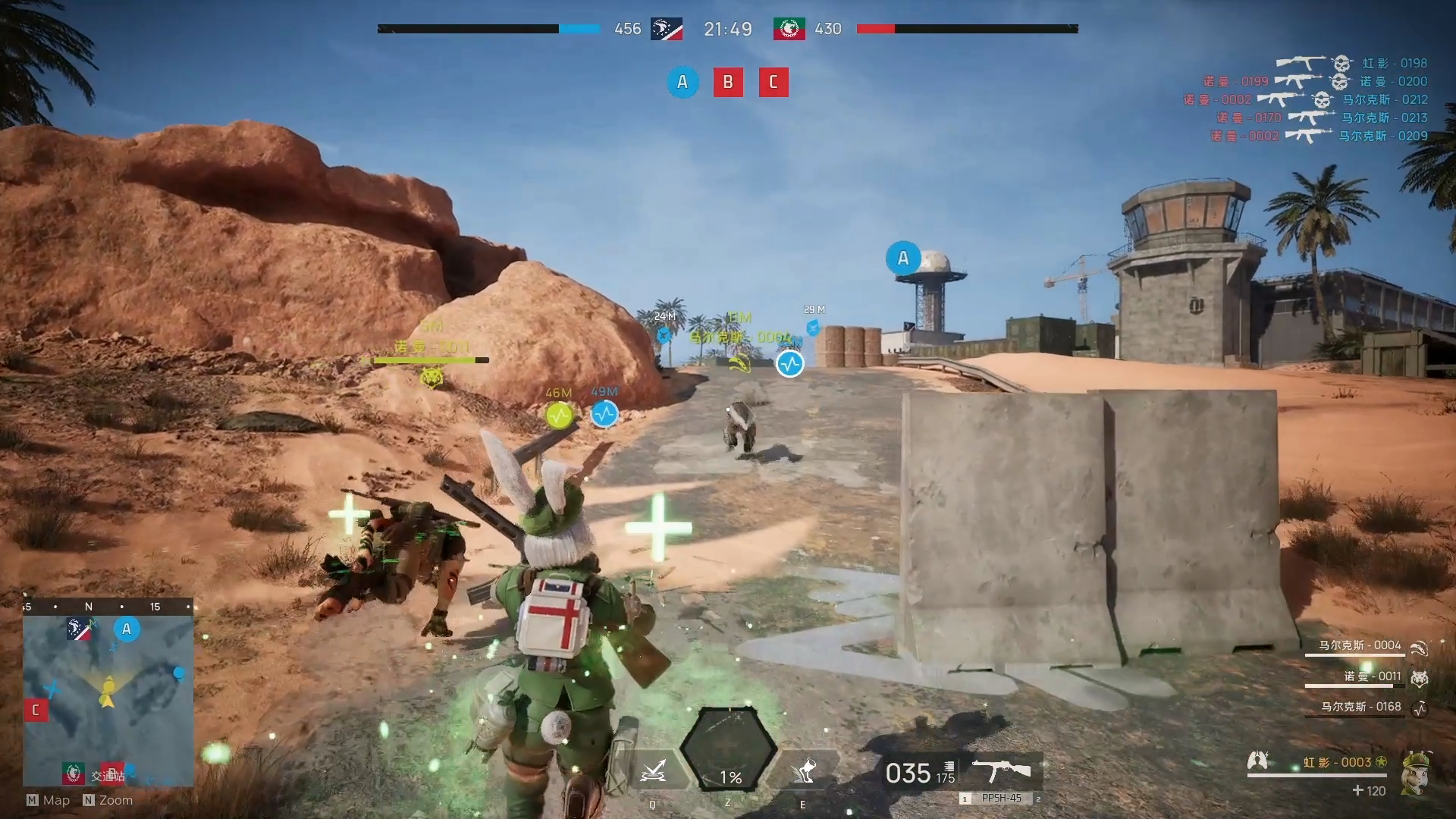This screenshot has height=819, width=1456.
Task: Toggle the A capture point above the radar tower
Action: point(902,259)
